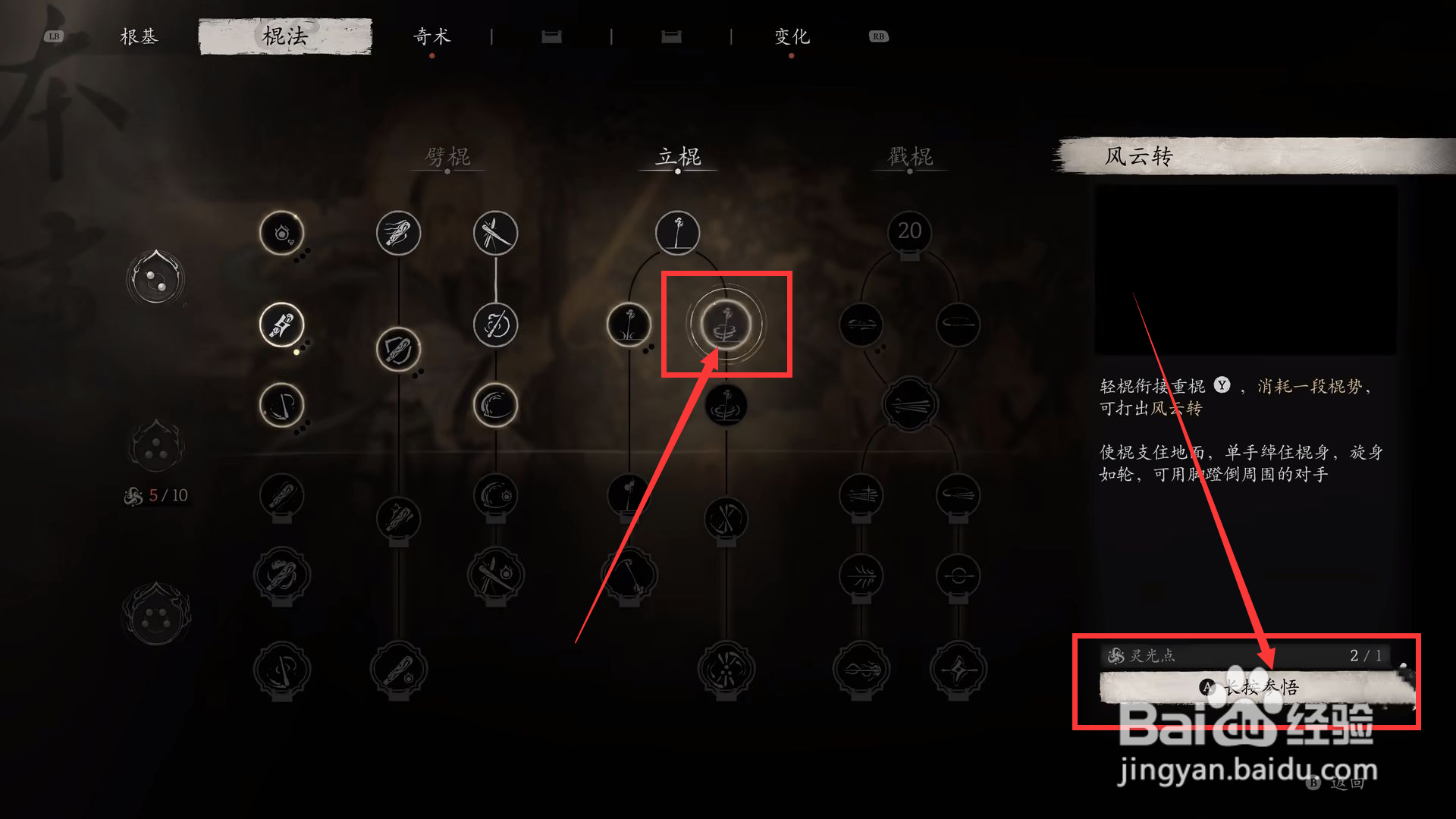
Task: Select the glowing staff-strike node on the left
Action: (x=281, y=325)
